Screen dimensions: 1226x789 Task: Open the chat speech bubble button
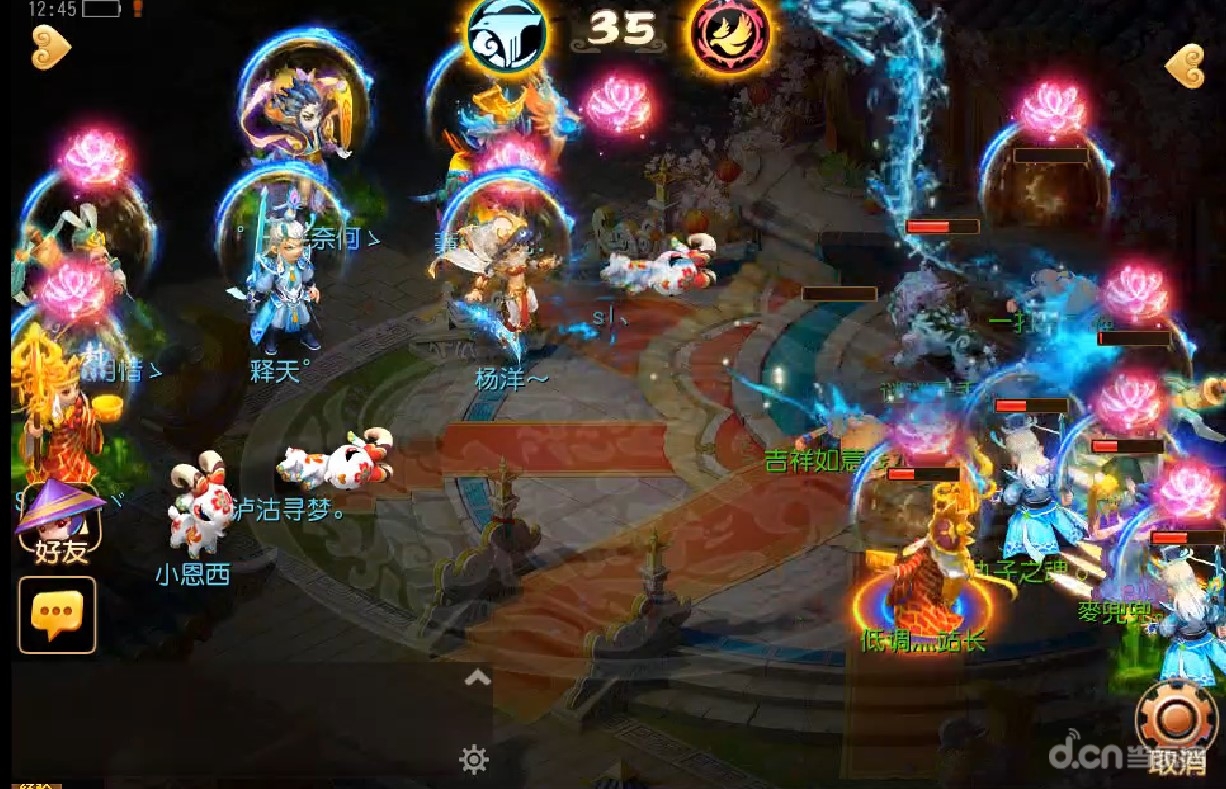57,615
